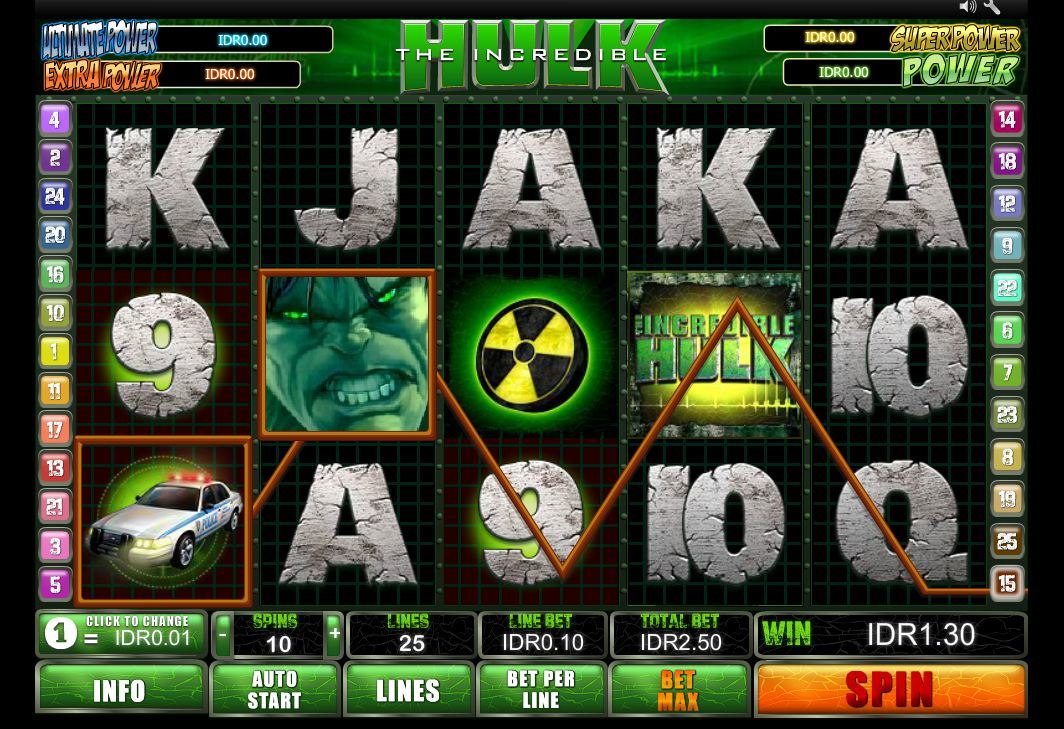Select payline number 14 marker
Screen dimensions: 1064x729
(1007, 119)
